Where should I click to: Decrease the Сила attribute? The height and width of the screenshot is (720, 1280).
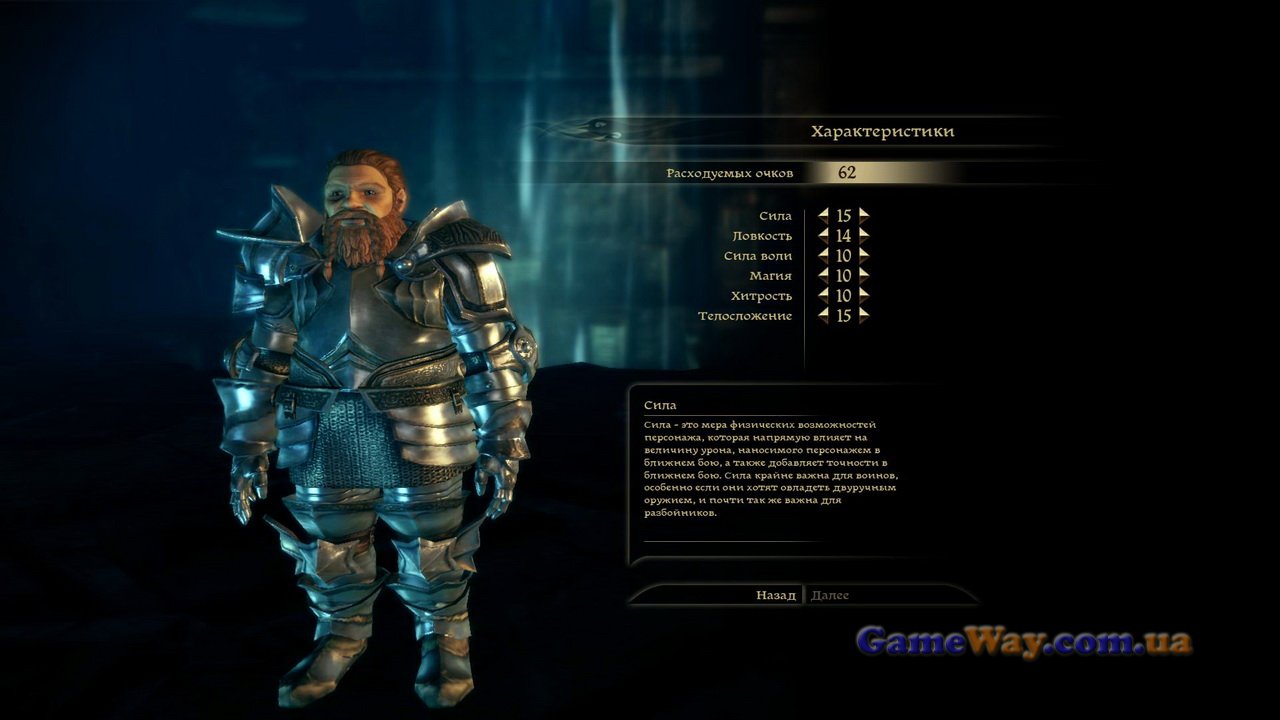pyautogui.click(x=823, y=215)
